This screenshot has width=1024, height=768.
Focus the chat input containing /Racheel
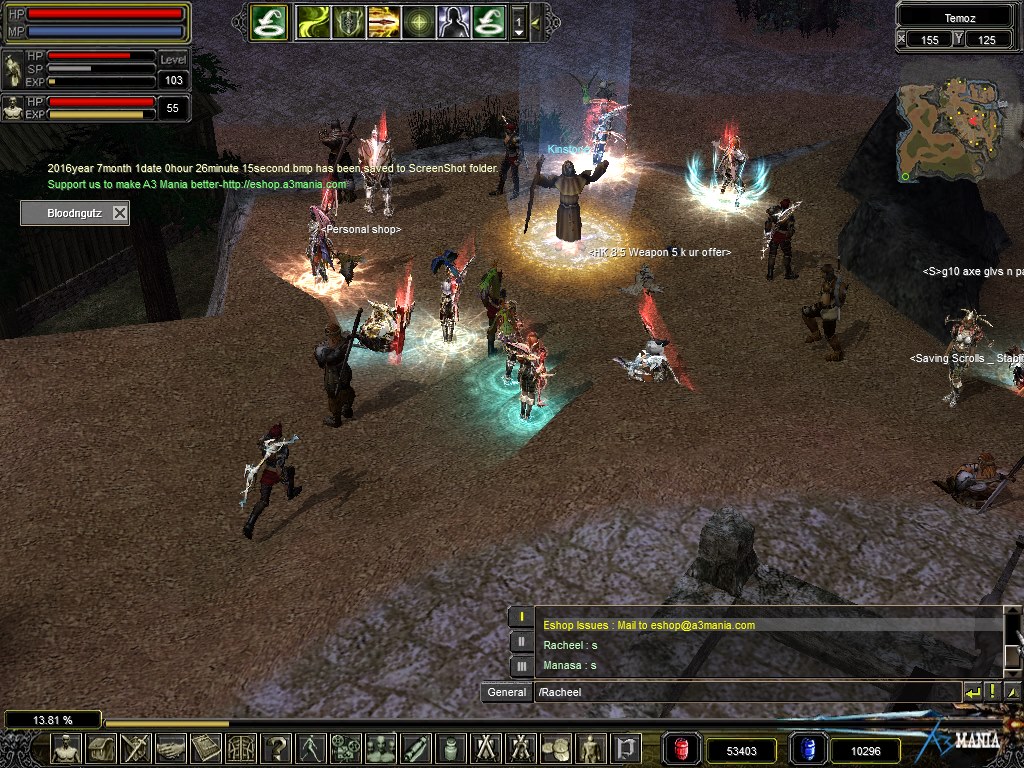[x=745, y=692]
